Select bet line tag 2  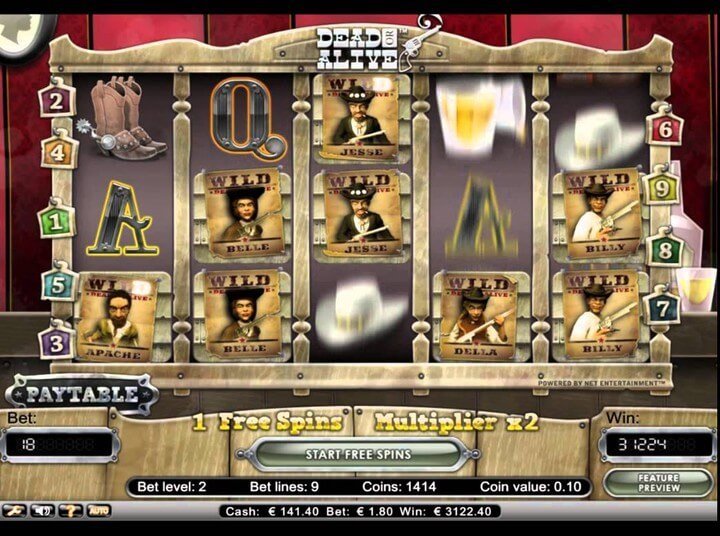[x=56, y=100]
